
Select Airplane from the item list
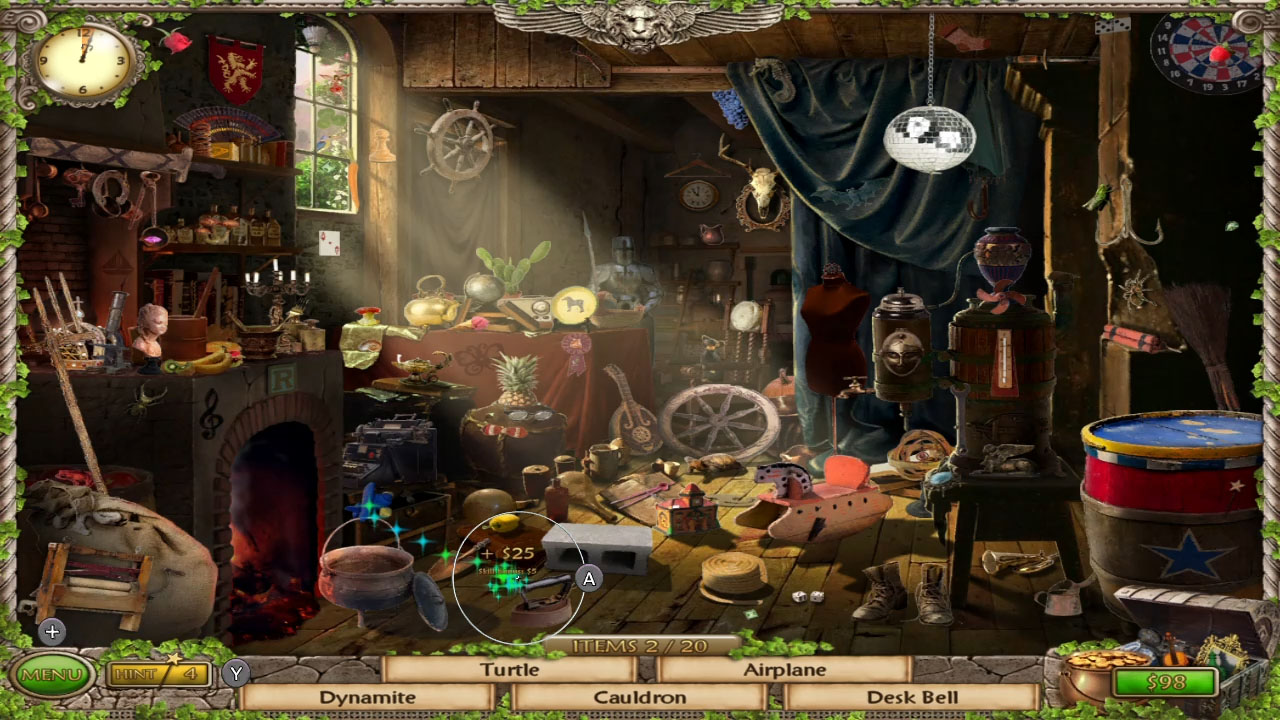784,670
